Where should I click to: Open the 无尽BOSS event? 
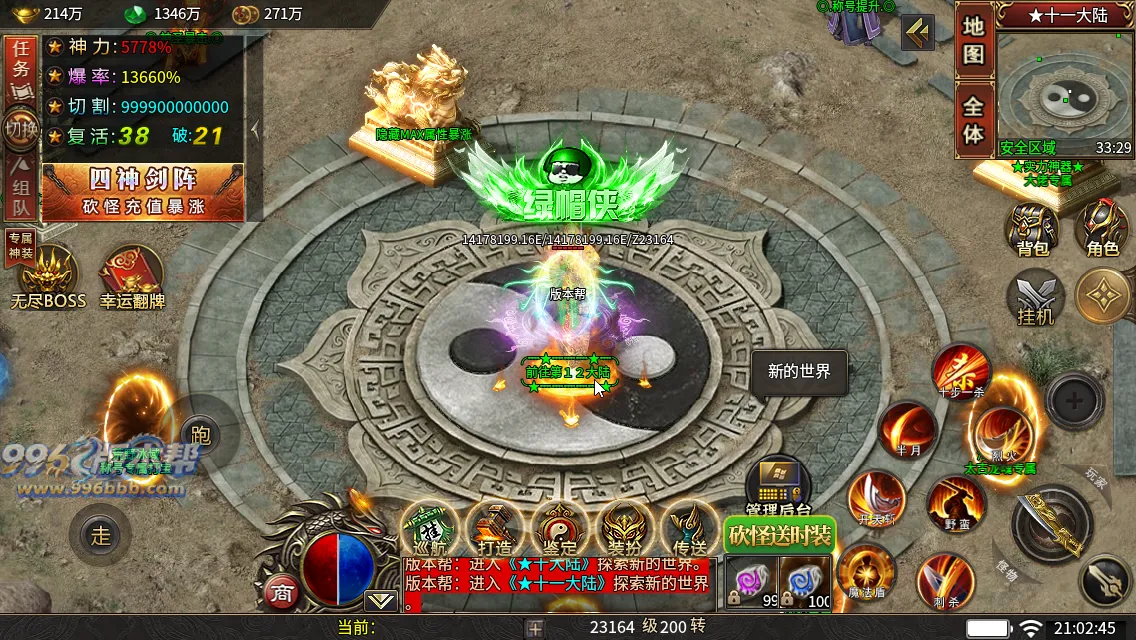point(48,277)
